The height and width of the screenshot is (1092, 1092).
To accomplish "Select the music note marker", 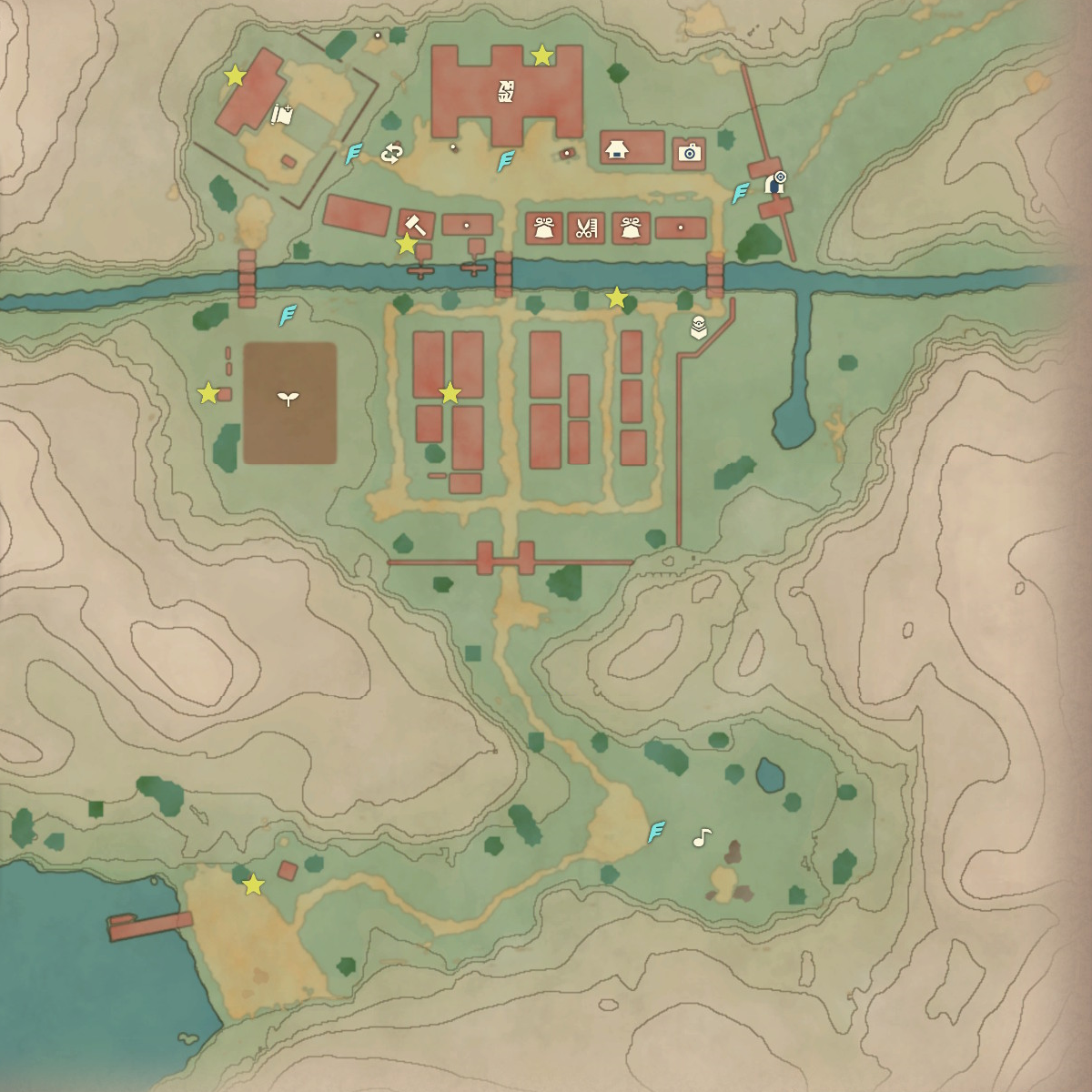I will click(x=701, y=837).
